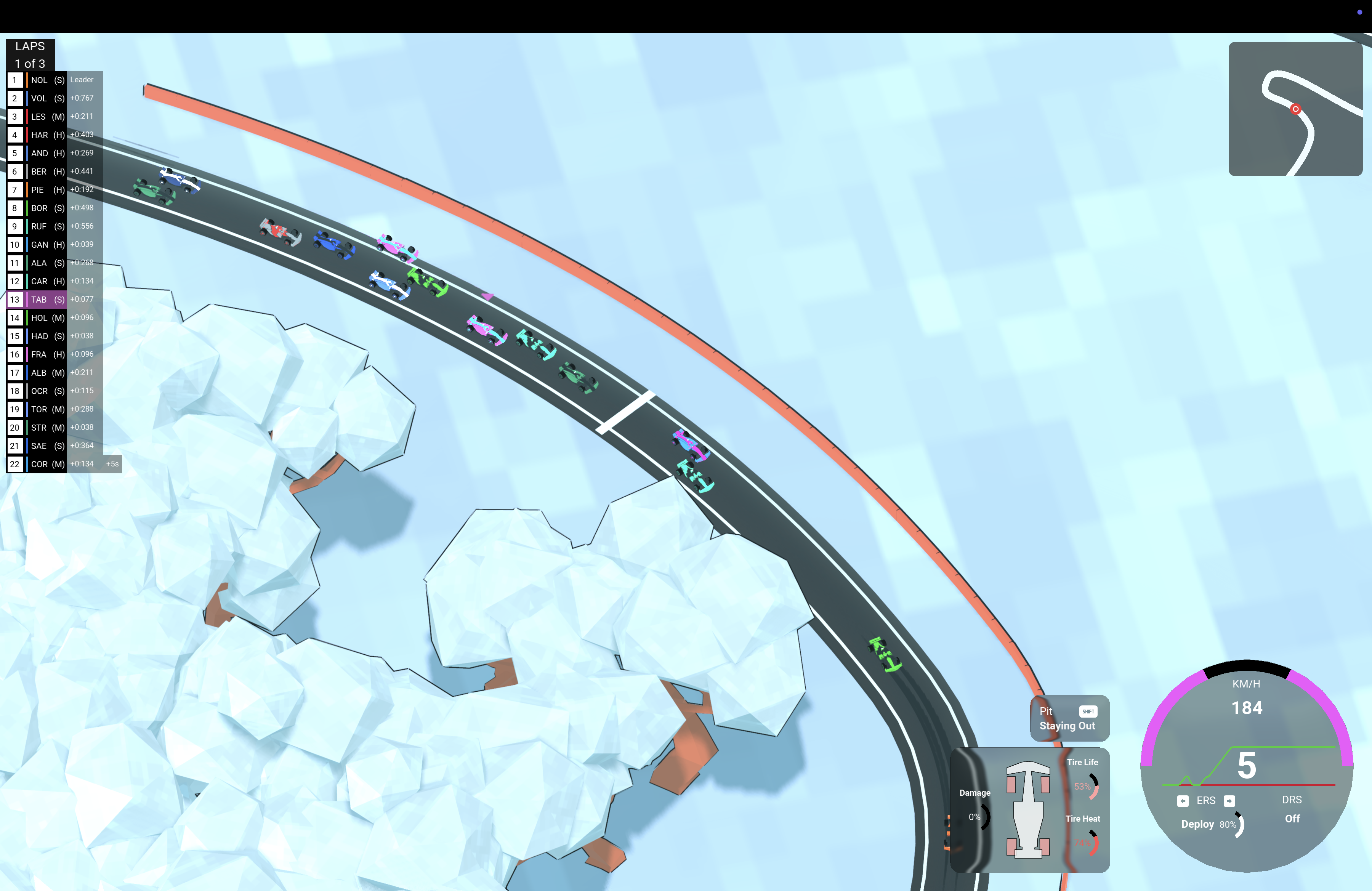Select the leader NOL row in standings

(x=55, y=80)
